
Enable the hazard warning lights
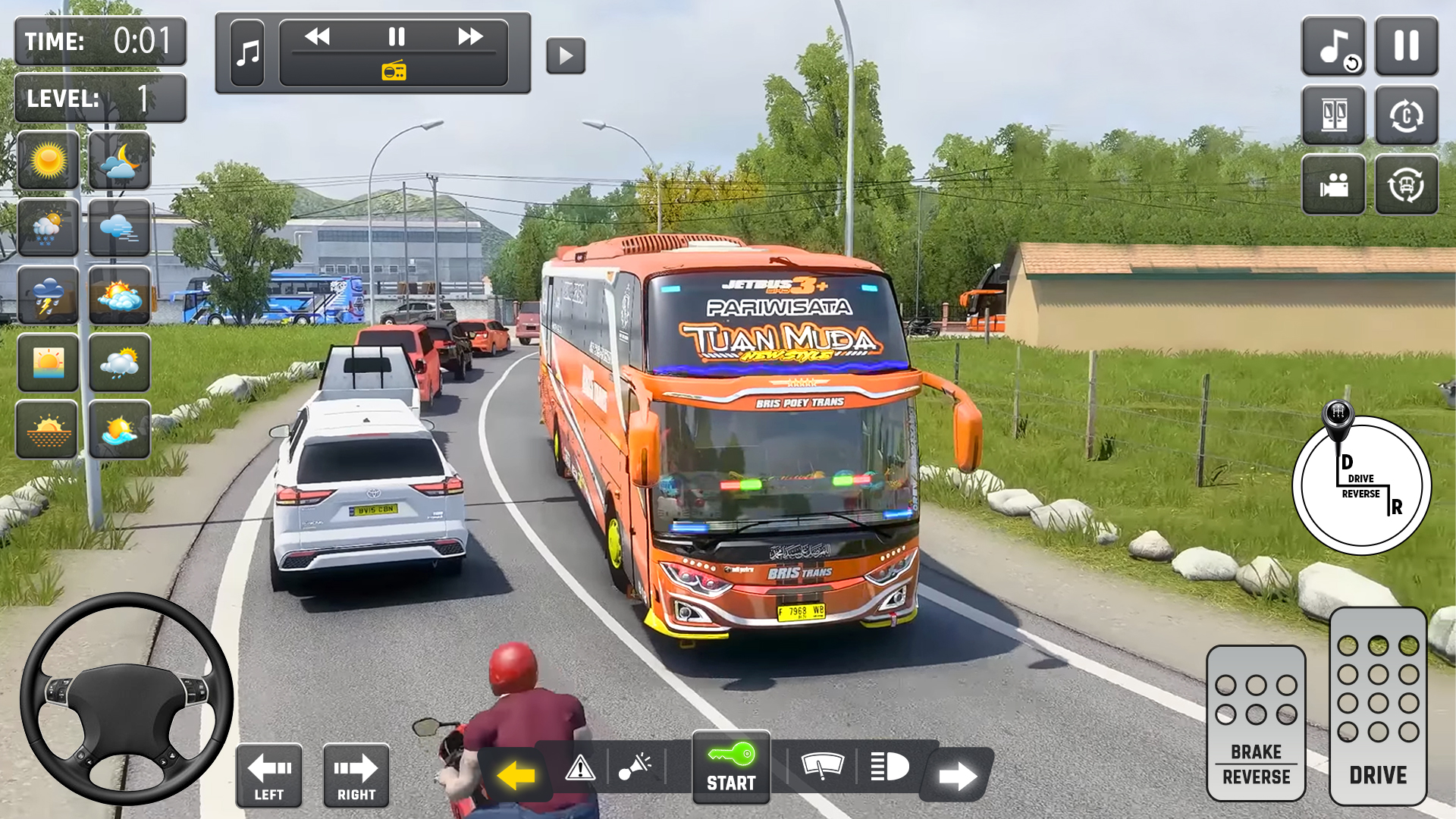(x=581, y=767)
